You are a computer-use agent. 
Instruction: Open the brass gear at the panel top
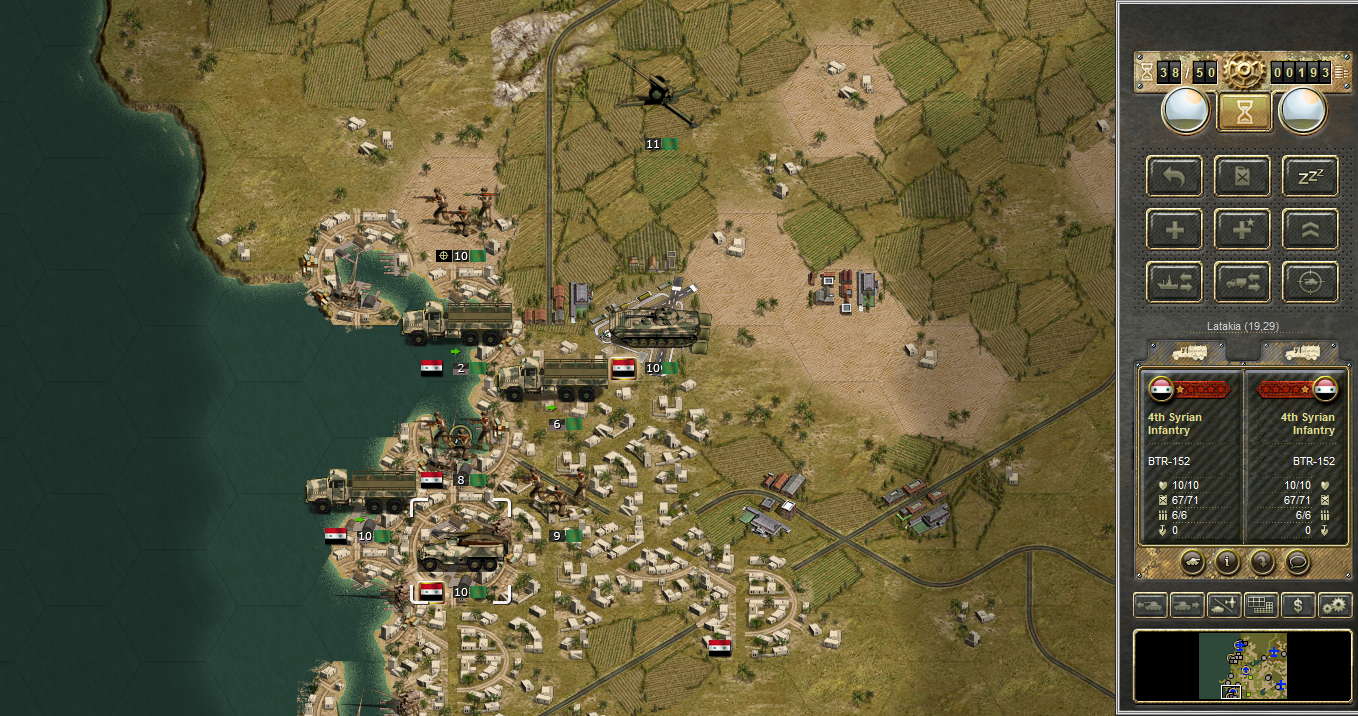click(x=1244, y=72)
